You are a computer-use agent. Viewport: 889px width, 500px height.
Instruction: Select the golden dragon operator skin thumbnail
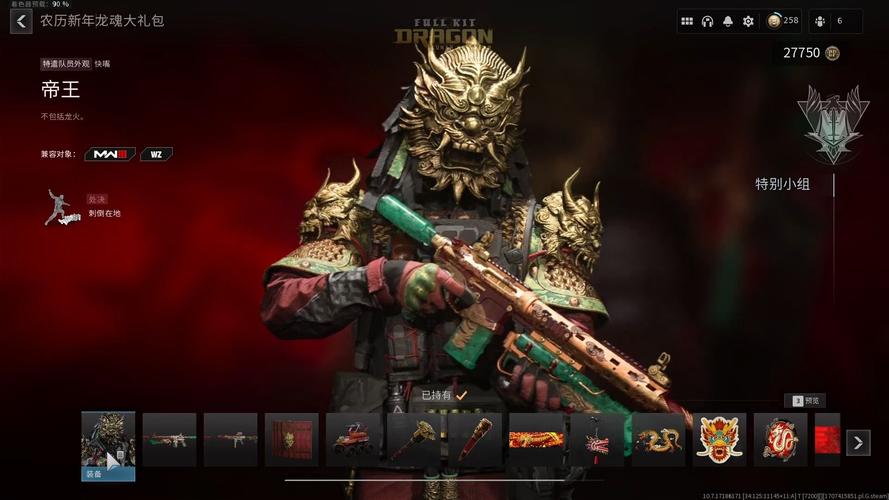tap(108, 440)
